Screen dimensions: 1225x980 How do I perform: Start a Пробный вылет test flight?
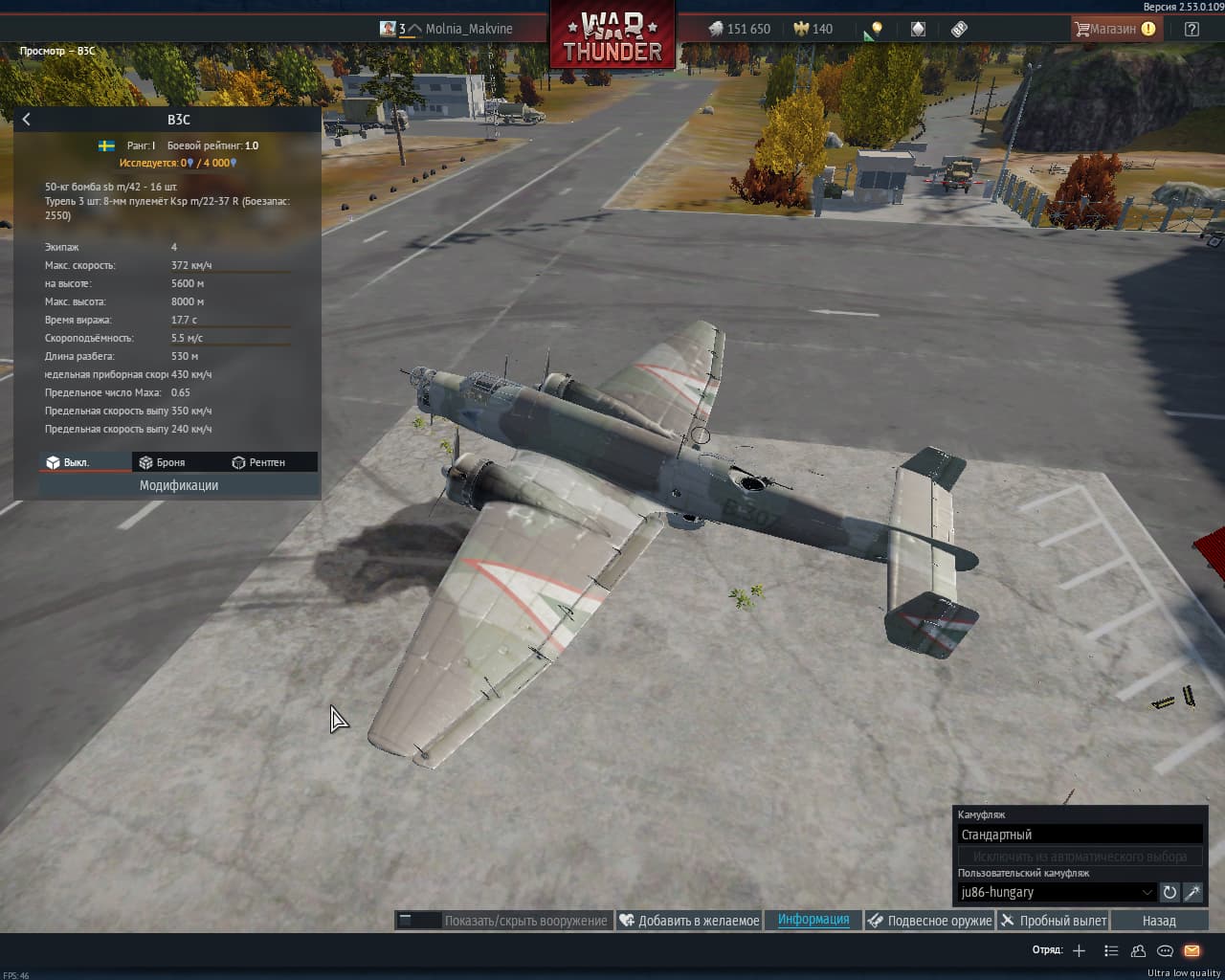click(1053, 921)
